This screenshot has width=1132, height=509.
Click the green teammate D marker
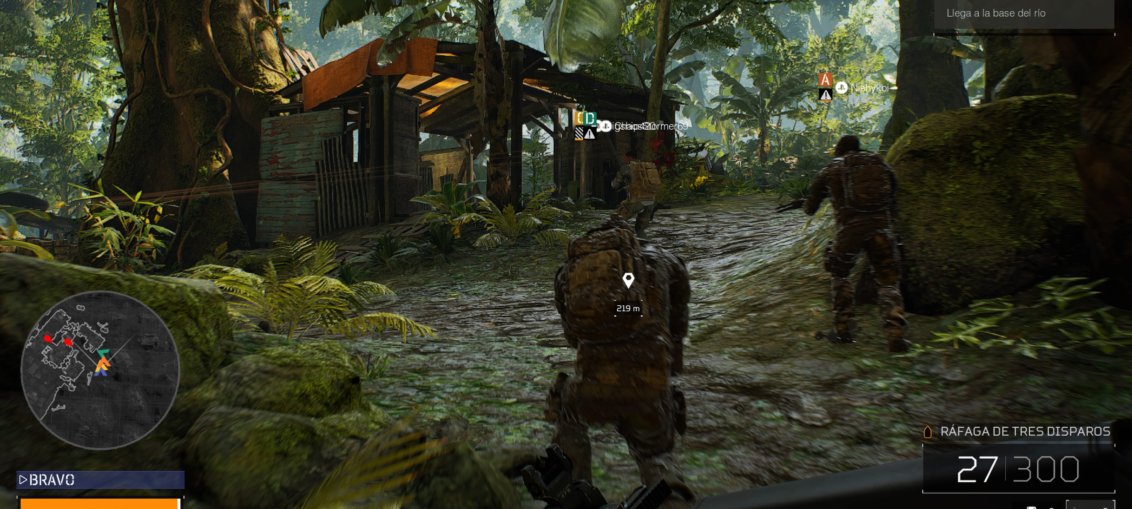pos(590,119)
